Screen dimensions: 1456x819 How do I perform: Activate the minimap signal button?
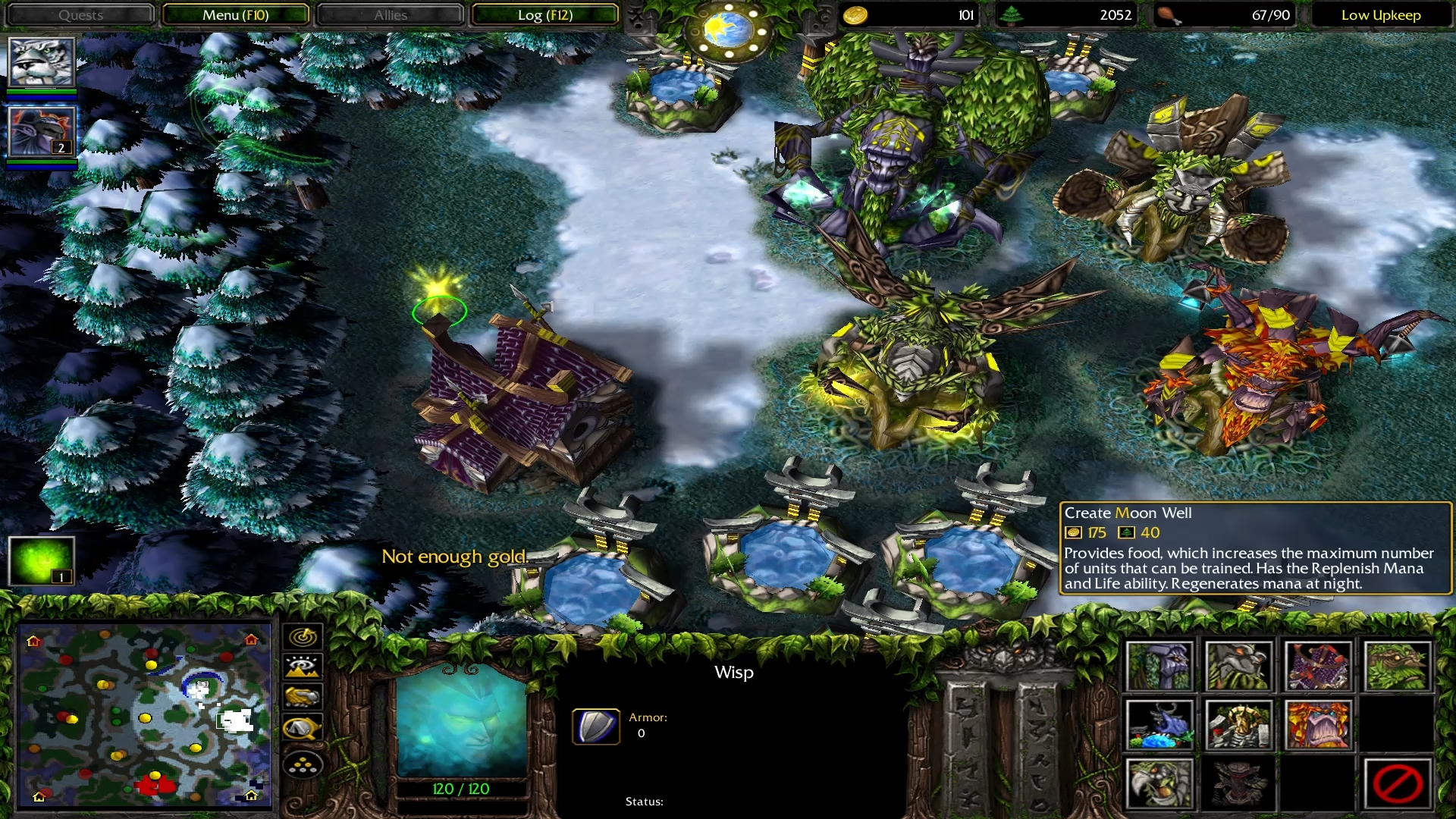(303, 637)
